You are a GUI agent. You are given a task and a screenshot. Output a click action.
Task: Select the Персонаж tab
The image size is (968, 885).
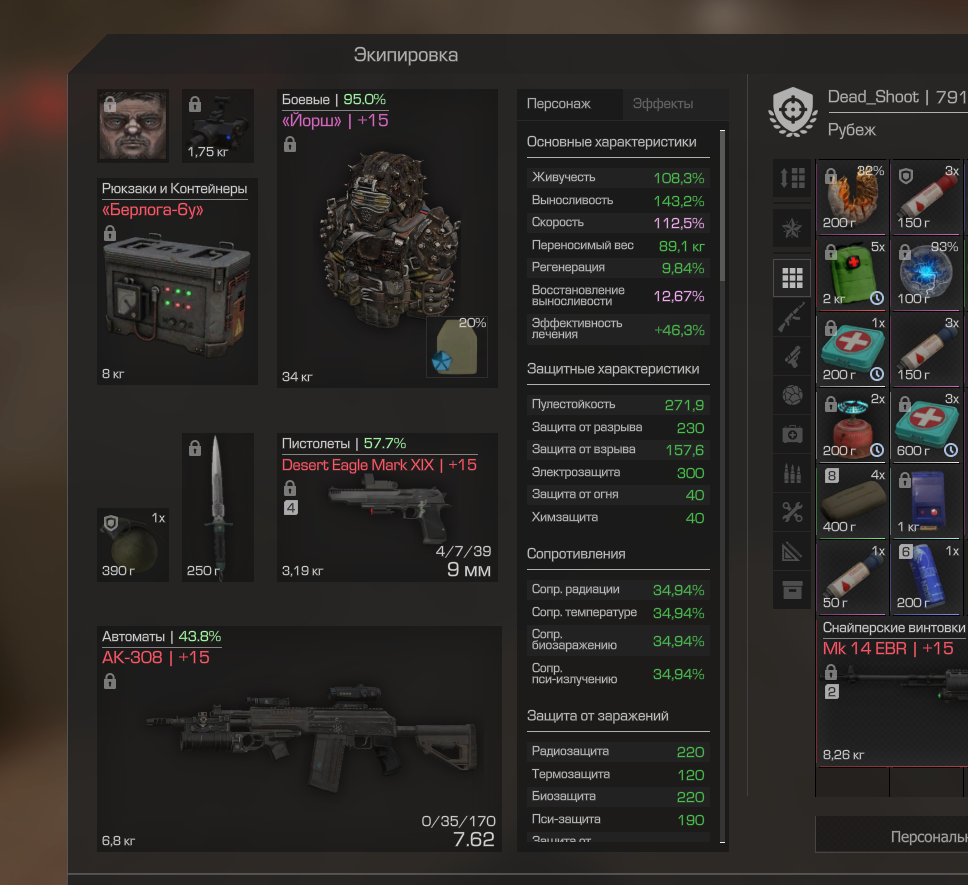[x=559, y=104]
